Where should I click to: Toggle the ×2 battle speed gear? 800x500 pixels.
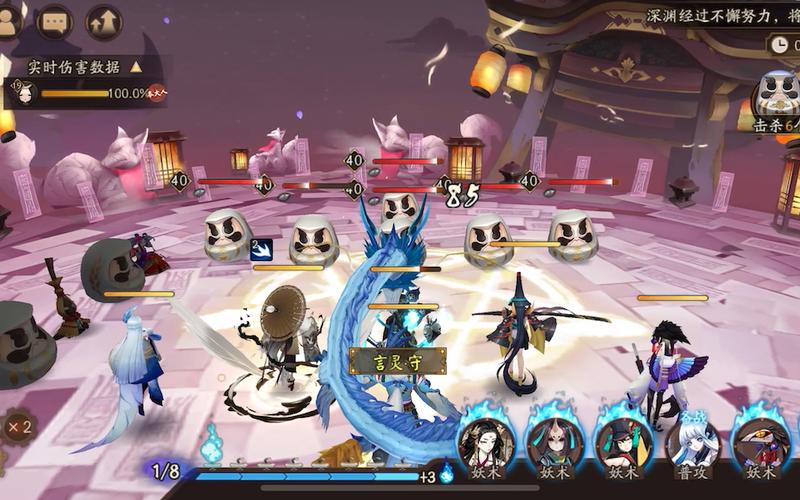point(16,427)
